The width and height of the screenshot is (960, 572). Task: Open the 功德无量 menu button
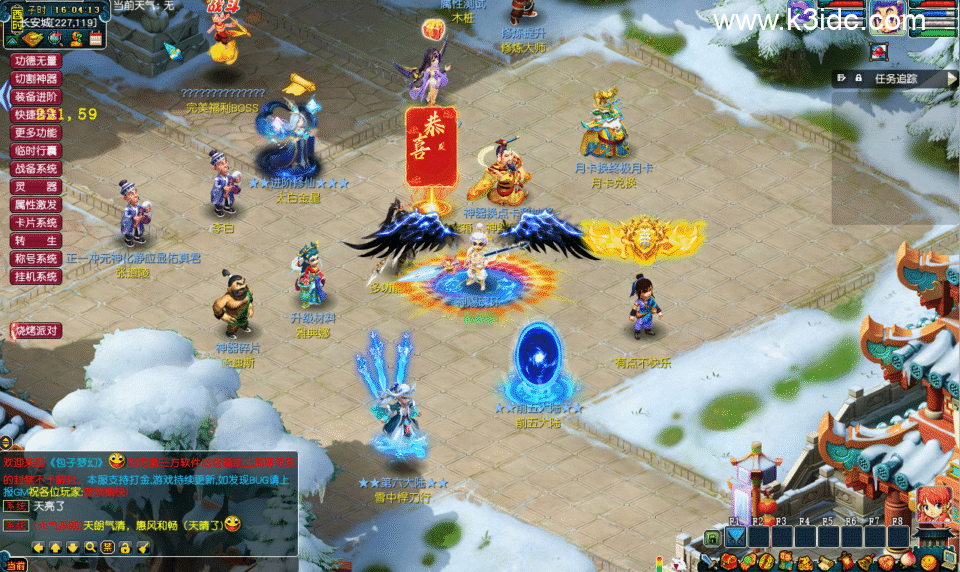(36, 61)
